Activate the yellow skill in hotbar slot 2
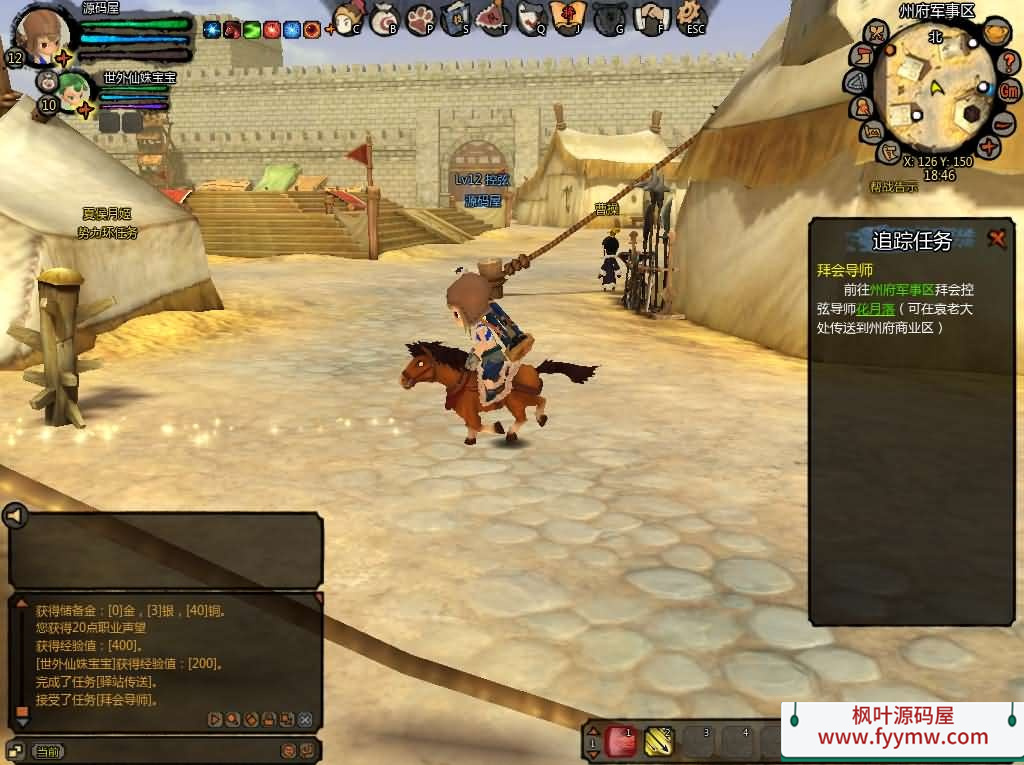Viewport: 1024px width, 765px height. click(x=658, y=741)
